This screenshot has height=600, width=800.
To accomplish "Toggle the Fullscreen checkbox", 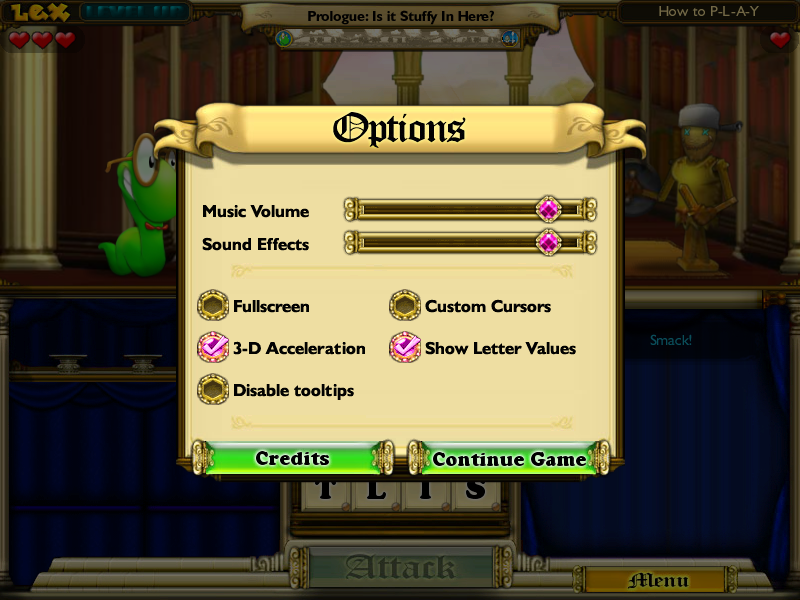I will tap(213, 306).
